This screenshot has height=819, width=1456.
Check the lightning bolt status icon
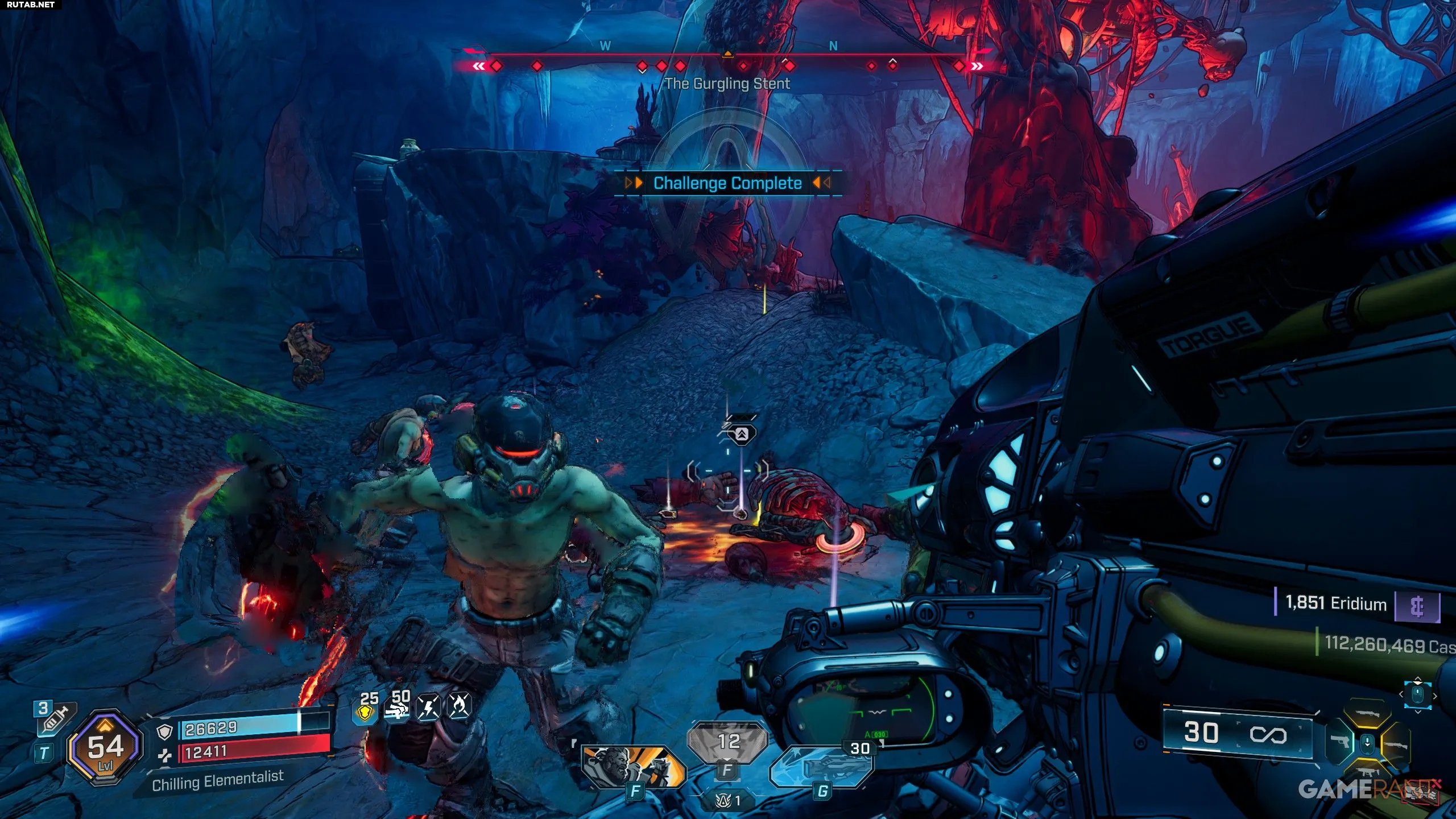click(x=428, y=708)
